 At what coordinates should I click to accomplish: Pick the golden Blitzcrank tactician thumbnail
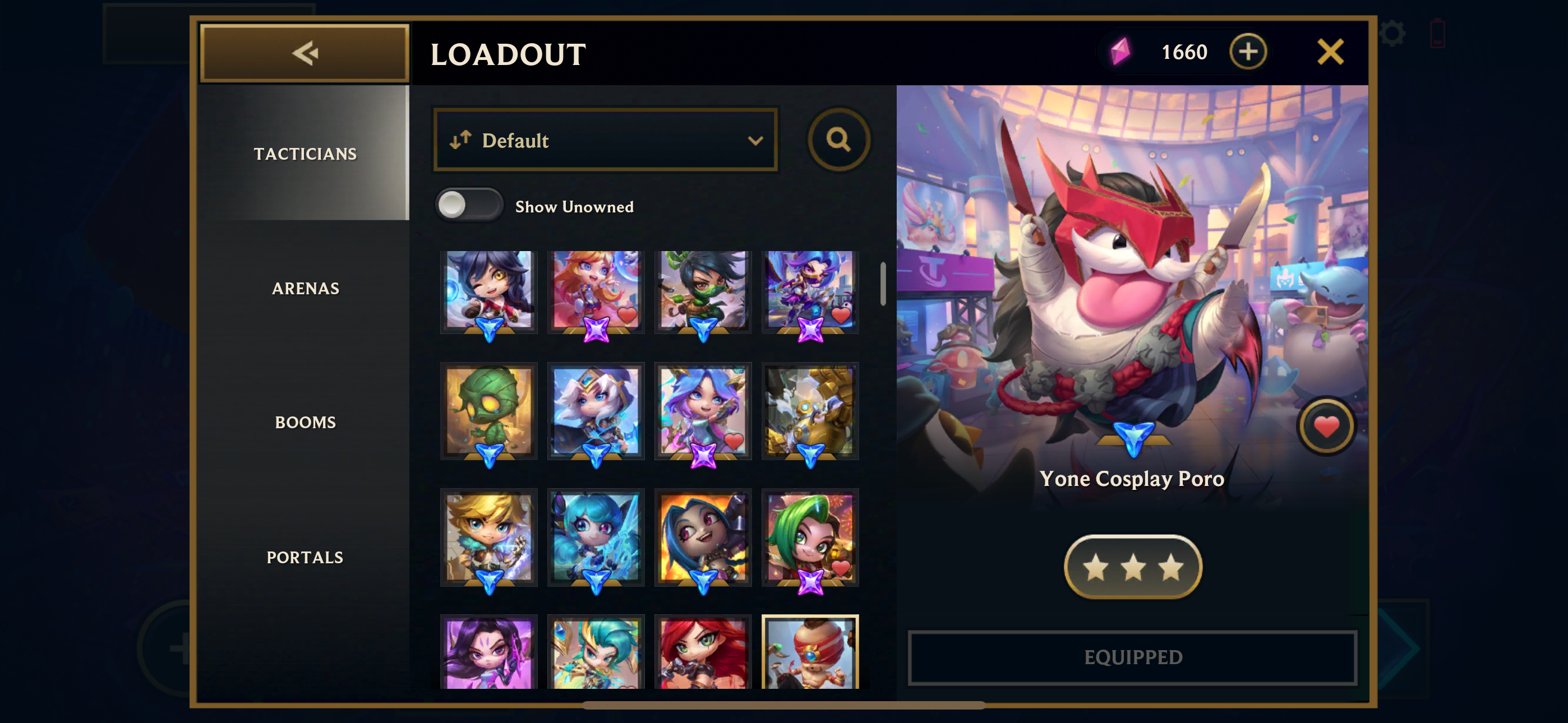[x=810, y=411]
